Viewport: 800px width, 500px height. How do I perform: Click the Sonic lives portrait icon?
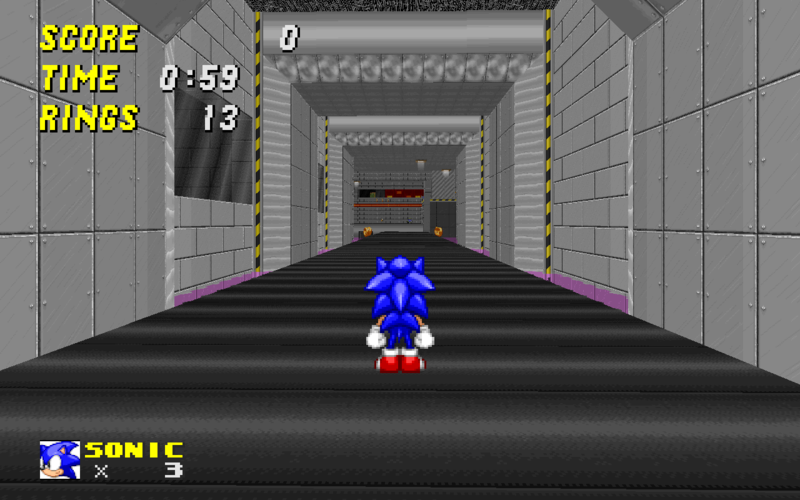coord(59,460)
